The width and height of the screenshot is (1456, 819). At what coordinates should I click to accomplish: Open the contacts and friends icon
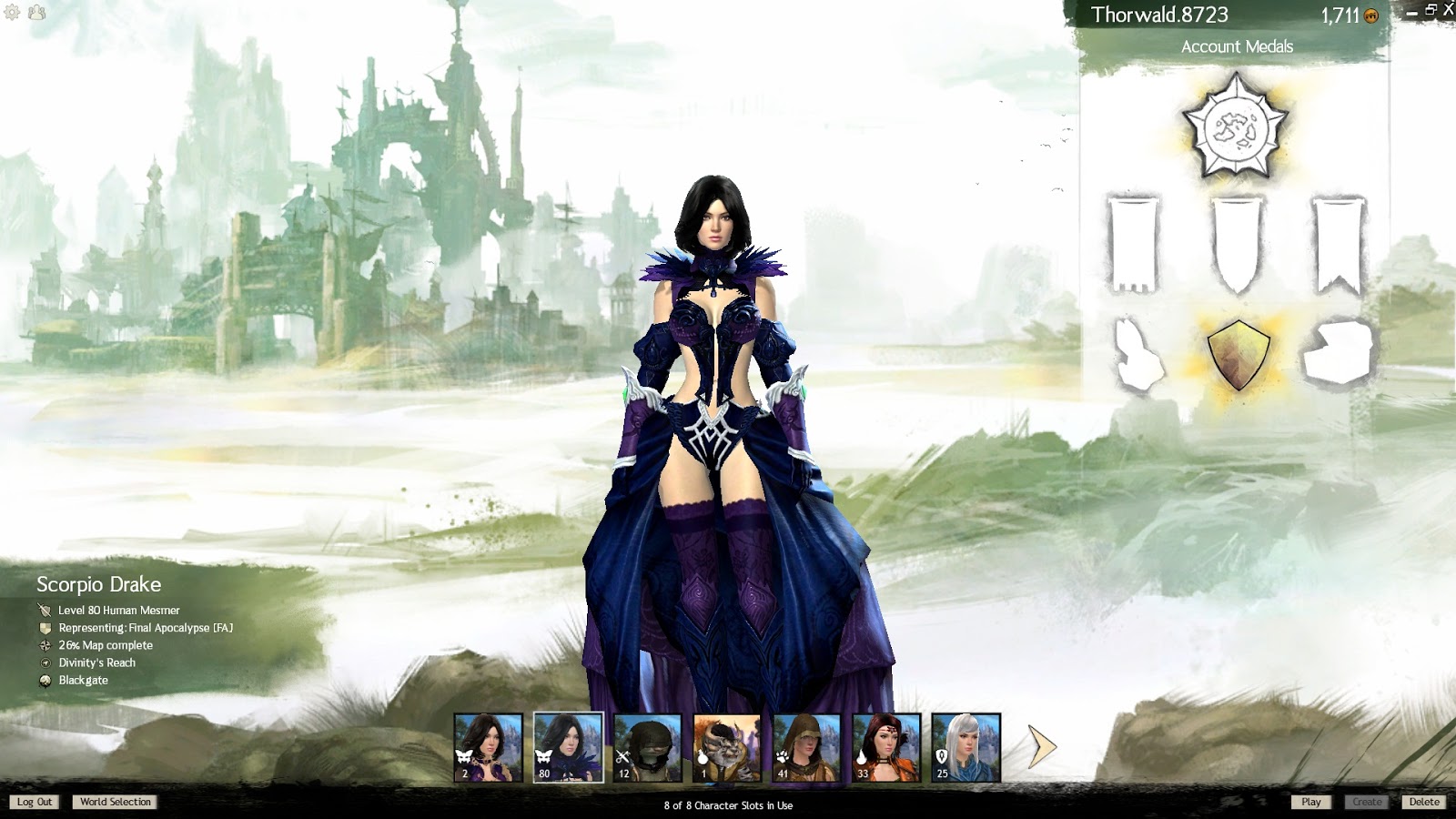tap(35, 14)
